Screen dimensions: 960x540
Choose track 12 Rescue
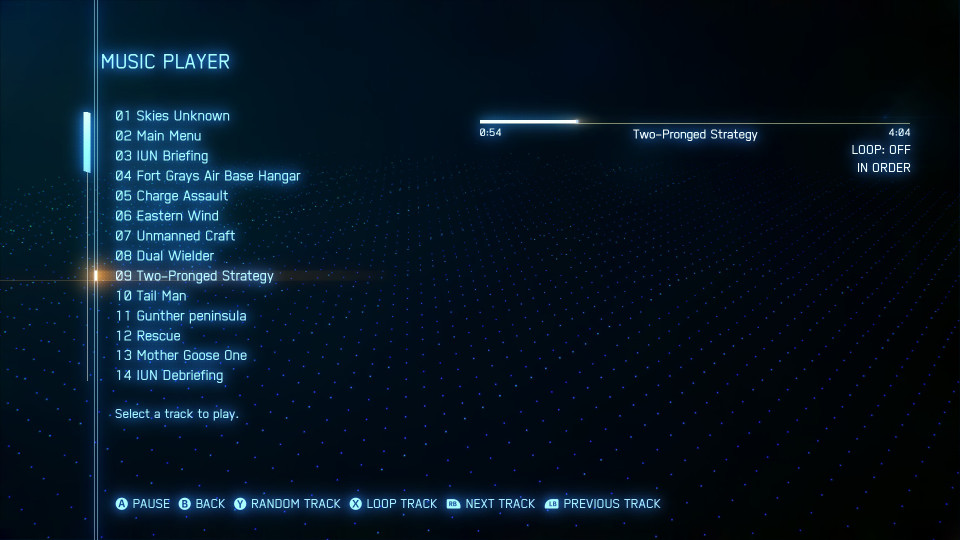coord(147,336)
